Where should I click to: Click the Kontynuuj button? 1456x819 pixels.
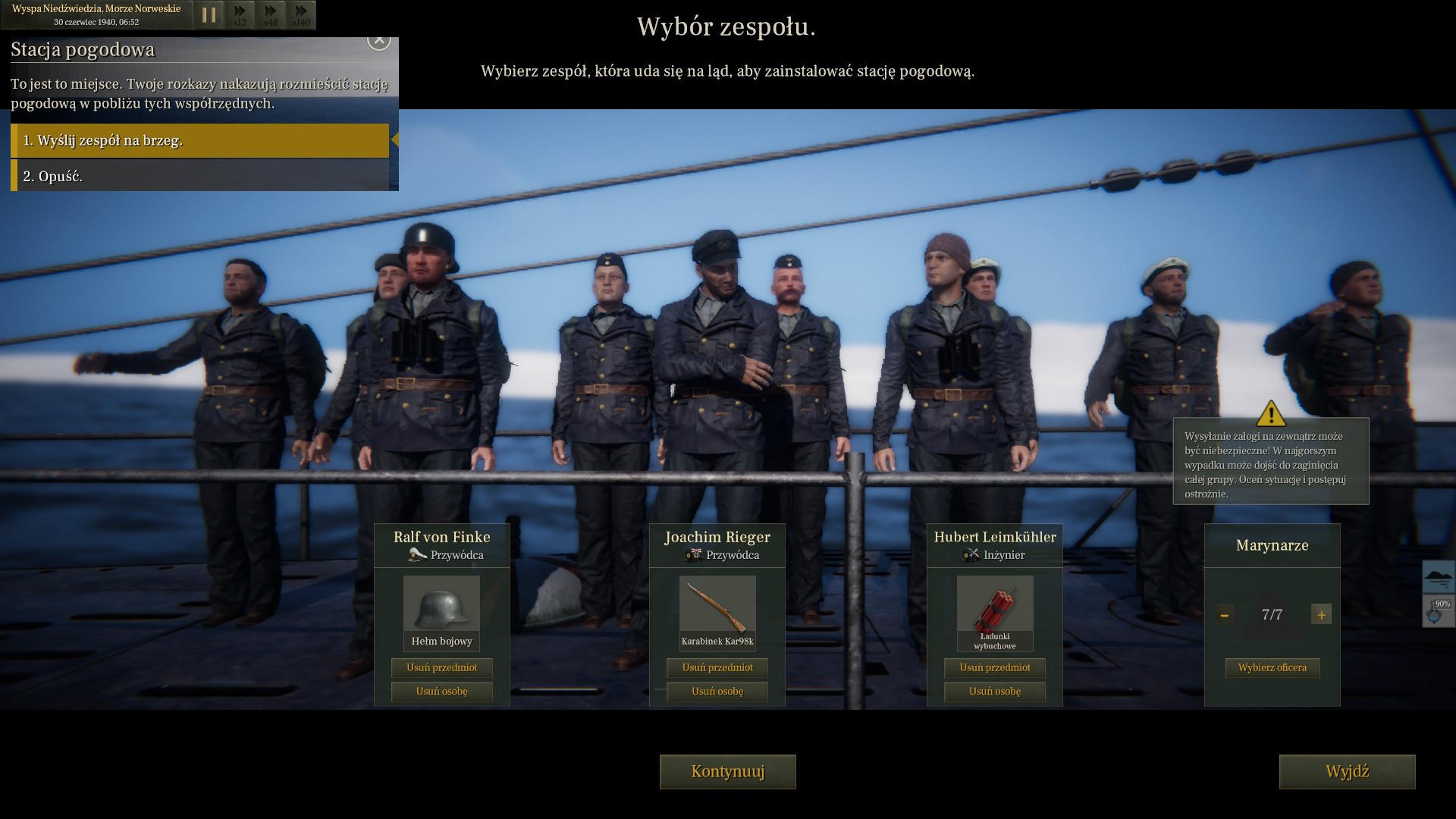(727, 771)
